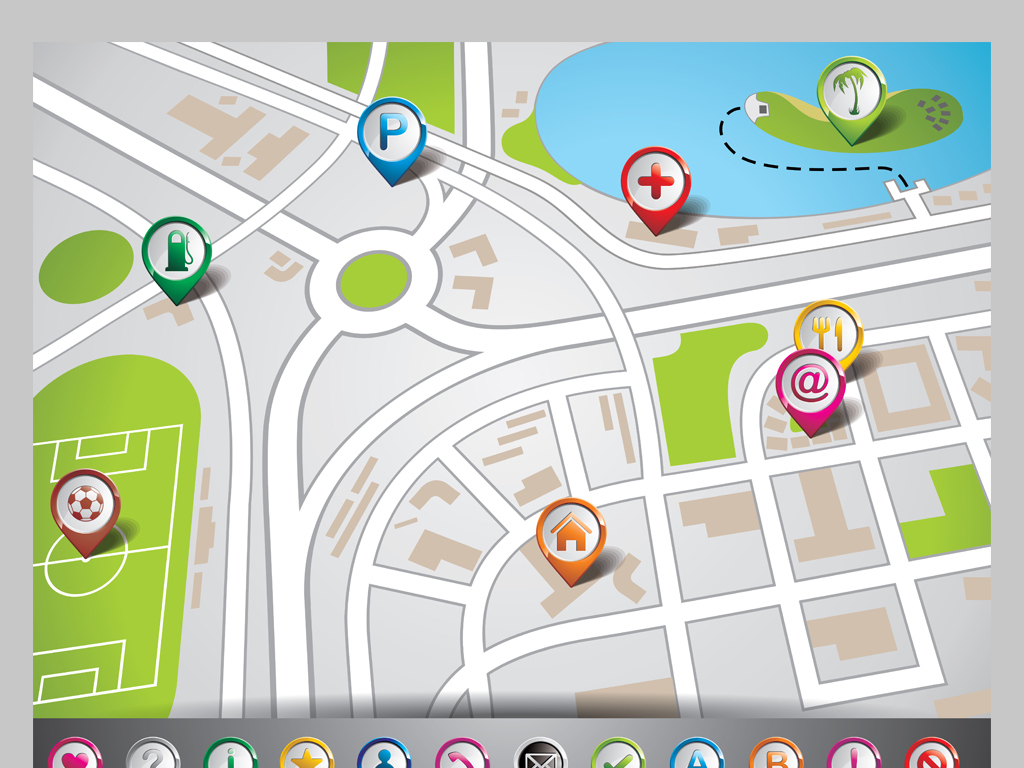Pick the yellow star icon
This screenshot has height=768, width=1024.
(308, 757)
